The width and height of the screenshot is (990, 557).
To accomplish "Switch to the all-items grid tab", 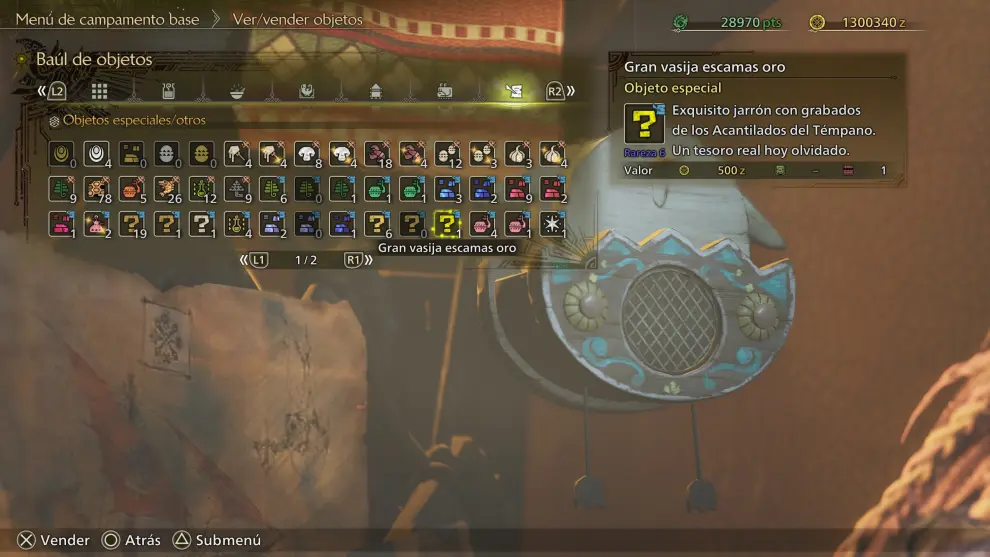I will (x=99, y=91).
